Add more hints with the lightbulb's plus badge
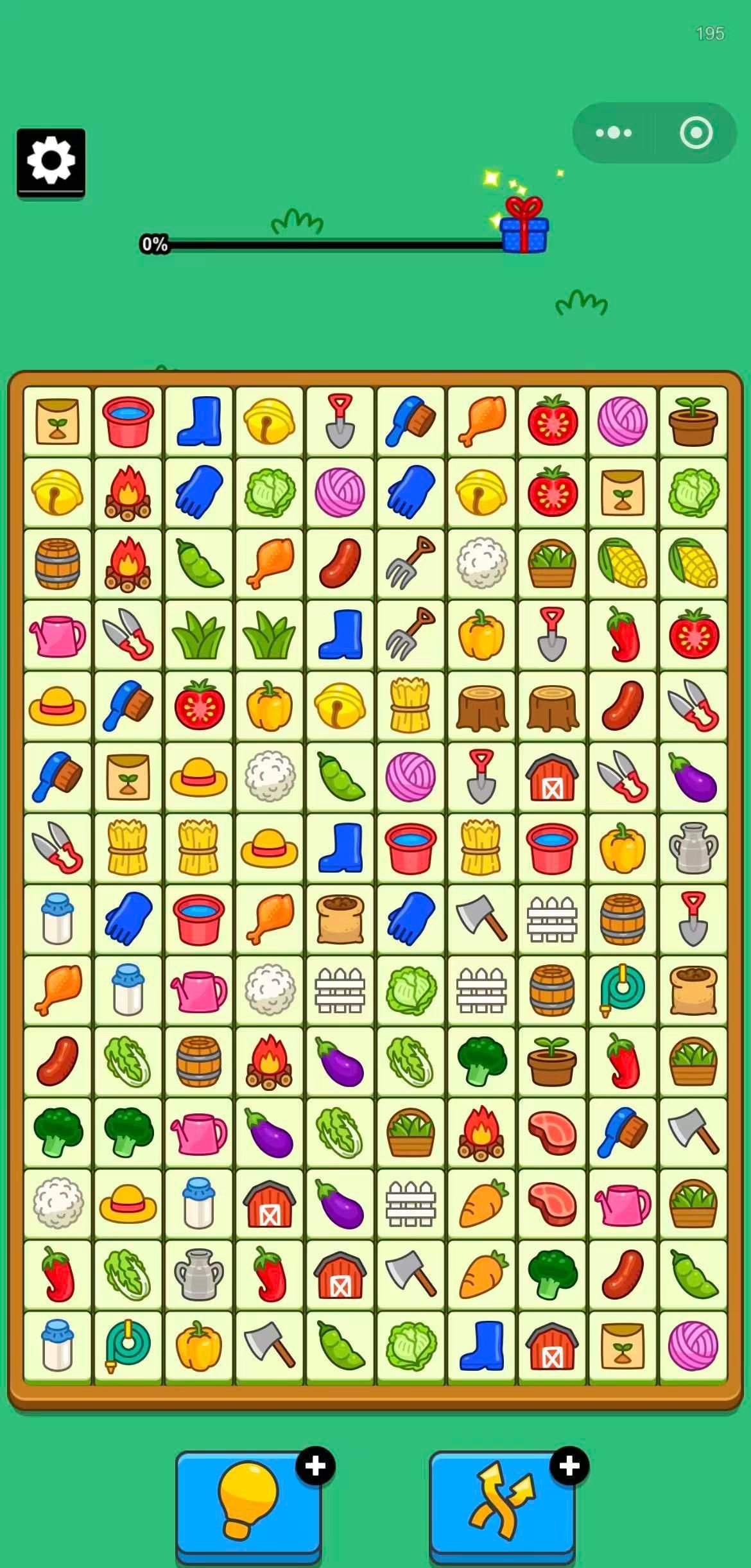751x1568 pixels. 315,1466
